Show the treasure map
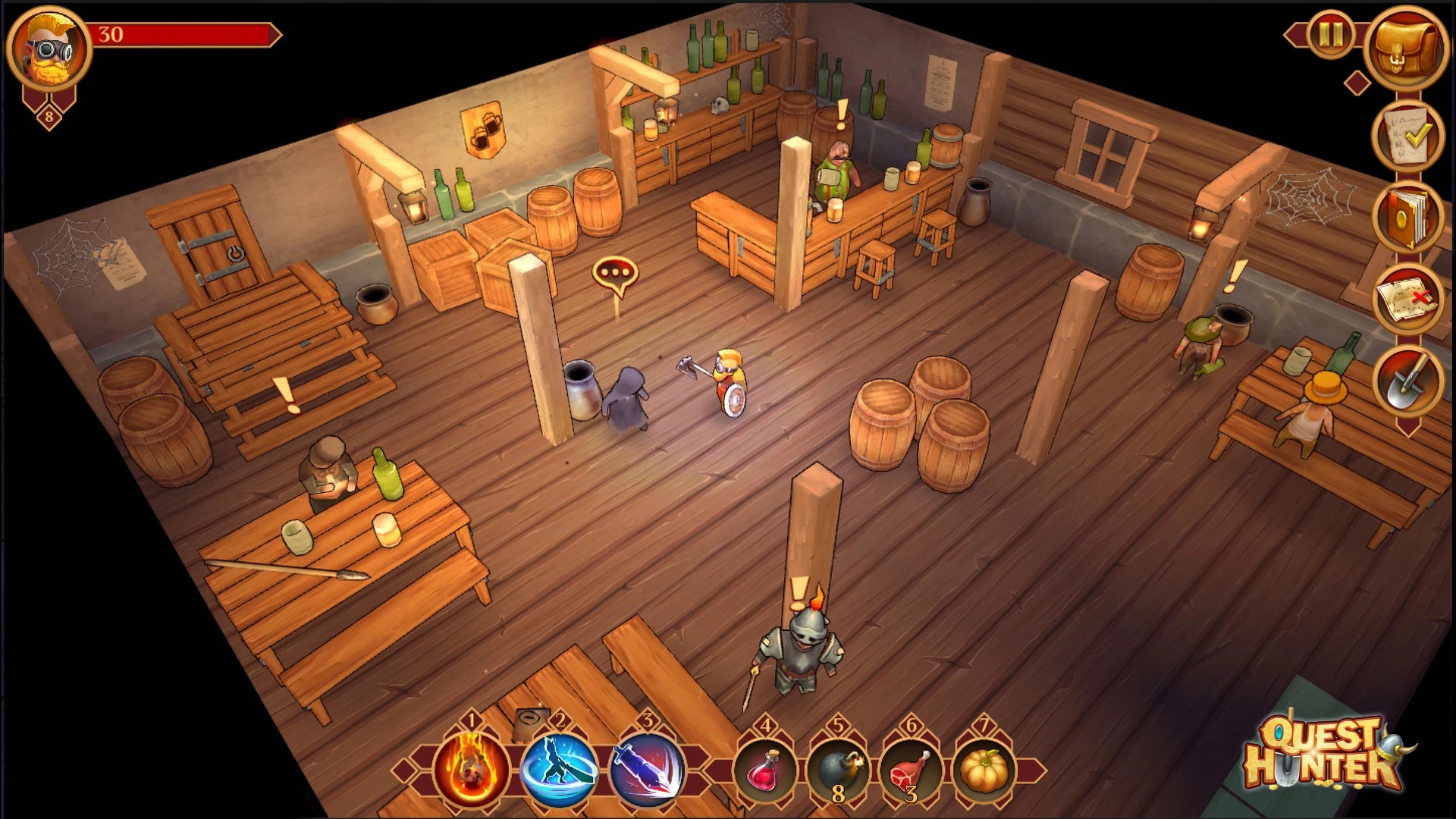1456x819 pixels. tap(1407, 300)
